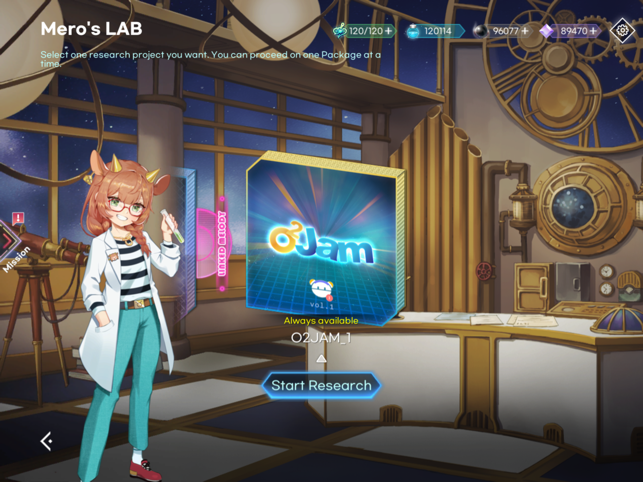Go back with the bottom-left arrow
Screen dimensions: 643x482
point(46,440)
